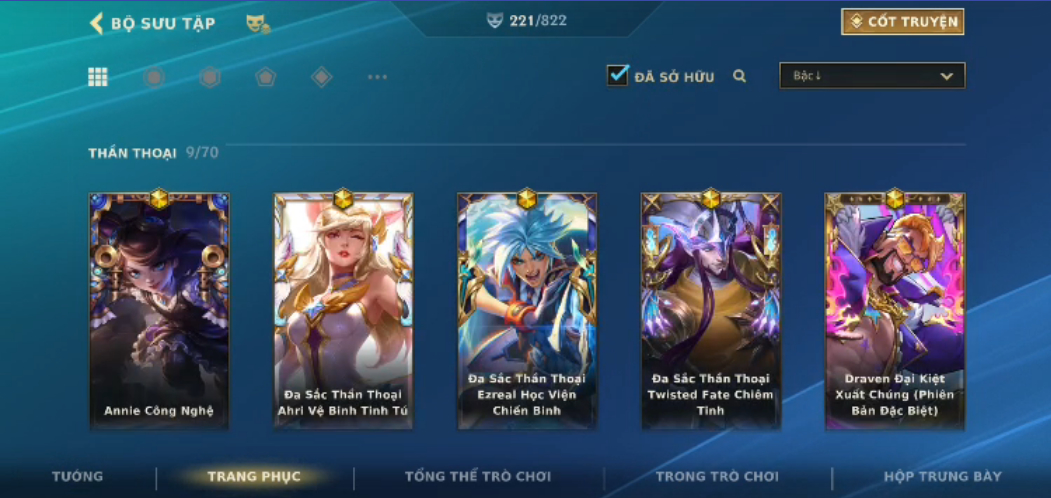Image resolution: width=1051 pixels, height=498 pixels.
Task: Open the Bậc sort dropdown
Action: point(872,76)
